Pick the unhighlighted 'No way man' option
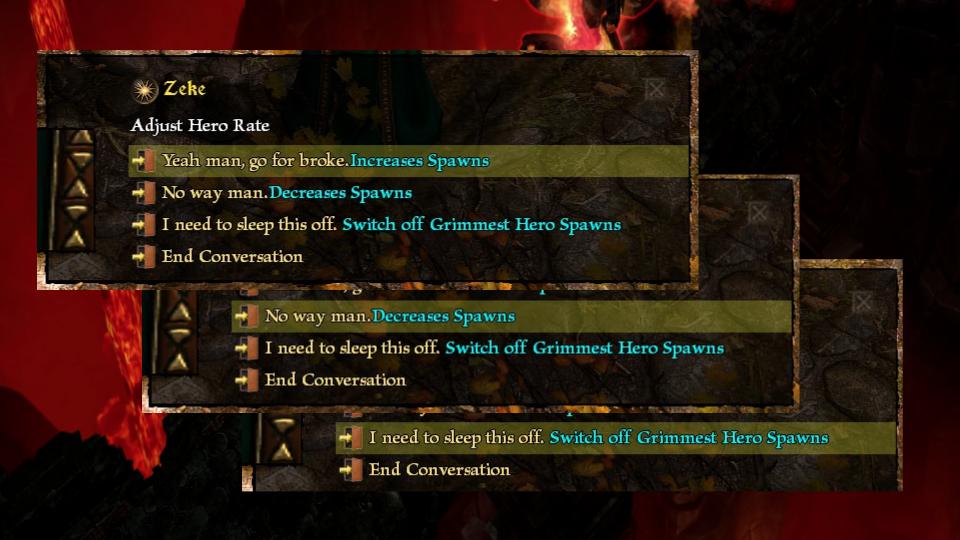The height and width of the screenshot is (540, 960). (286, 193)
